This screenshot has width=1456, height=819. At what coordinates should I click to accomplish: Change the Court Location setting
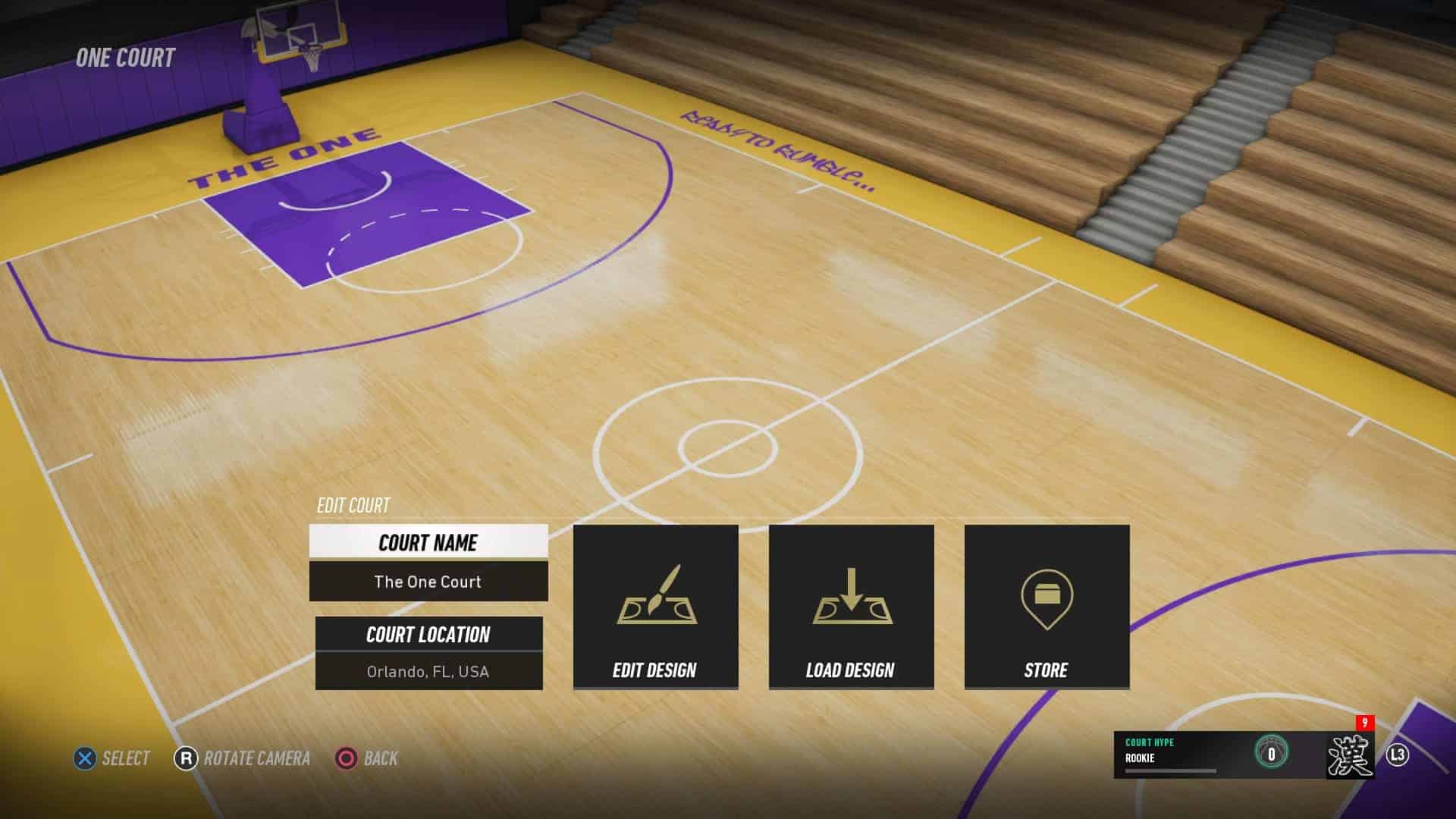428,653
